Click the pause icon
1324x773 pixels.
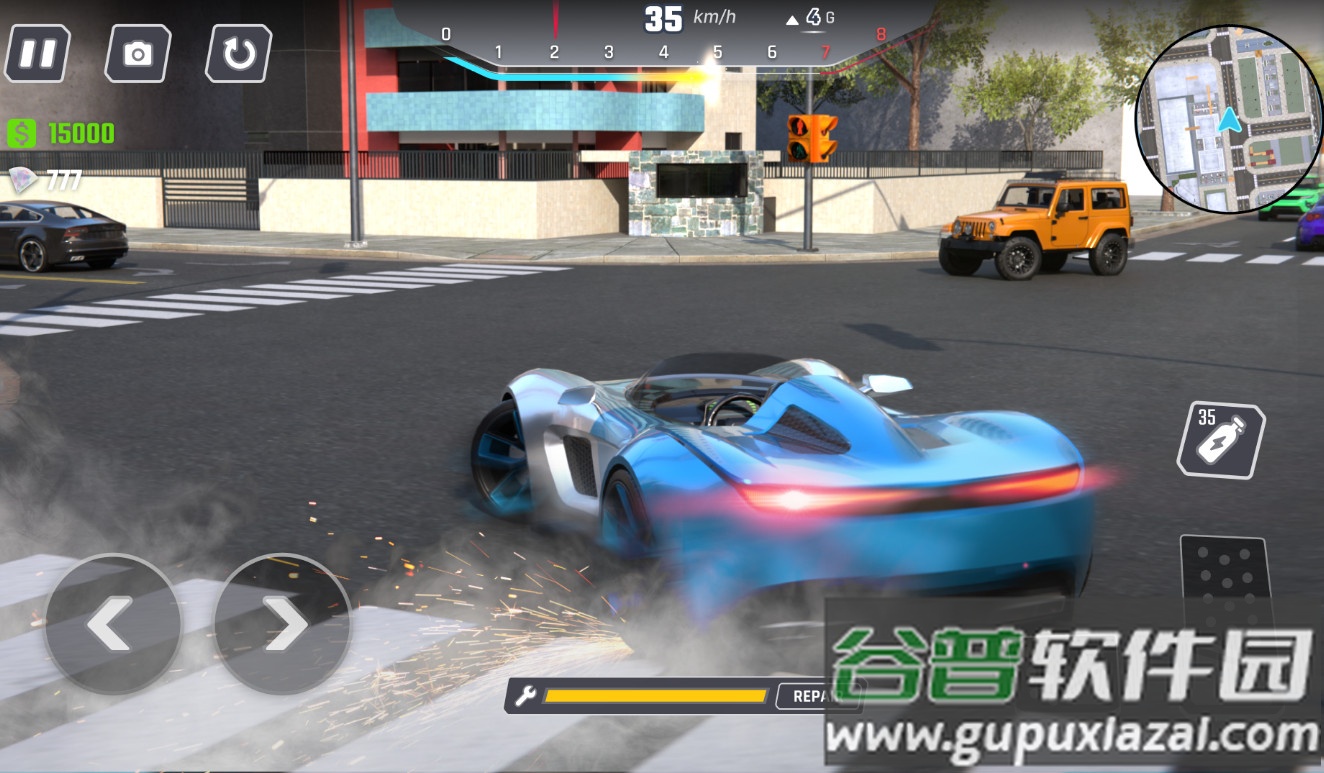click(x=37, y=53)
